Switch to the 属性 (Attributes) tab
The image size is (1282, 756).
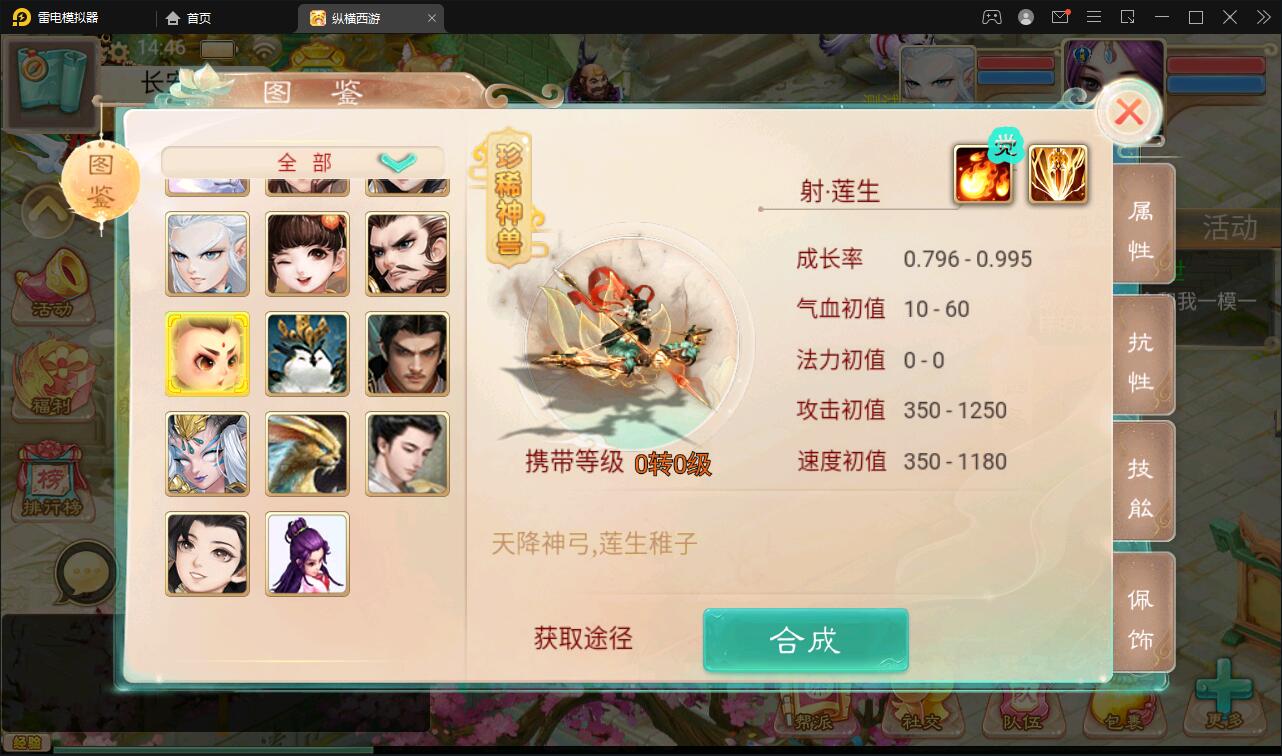(x=1143, y=226)
